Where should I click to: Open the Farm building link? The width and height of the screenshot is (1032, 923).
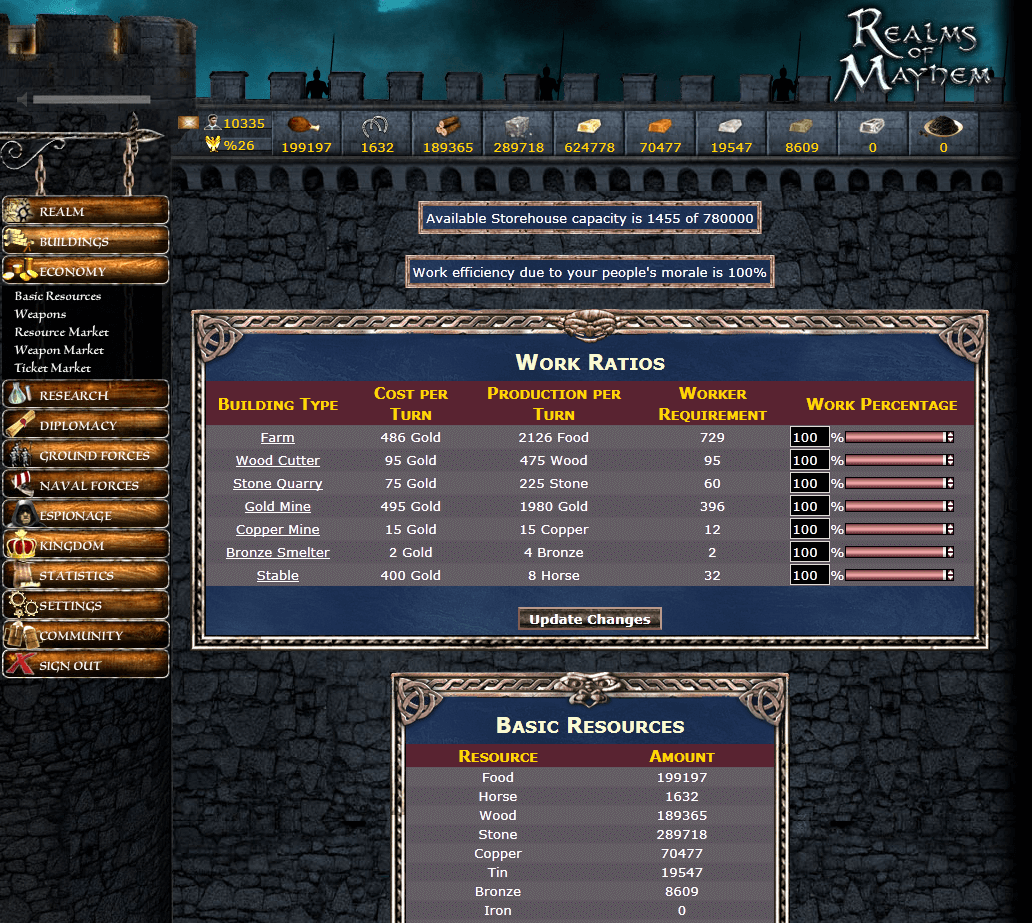pyautogui.click(x=277, y=438)
